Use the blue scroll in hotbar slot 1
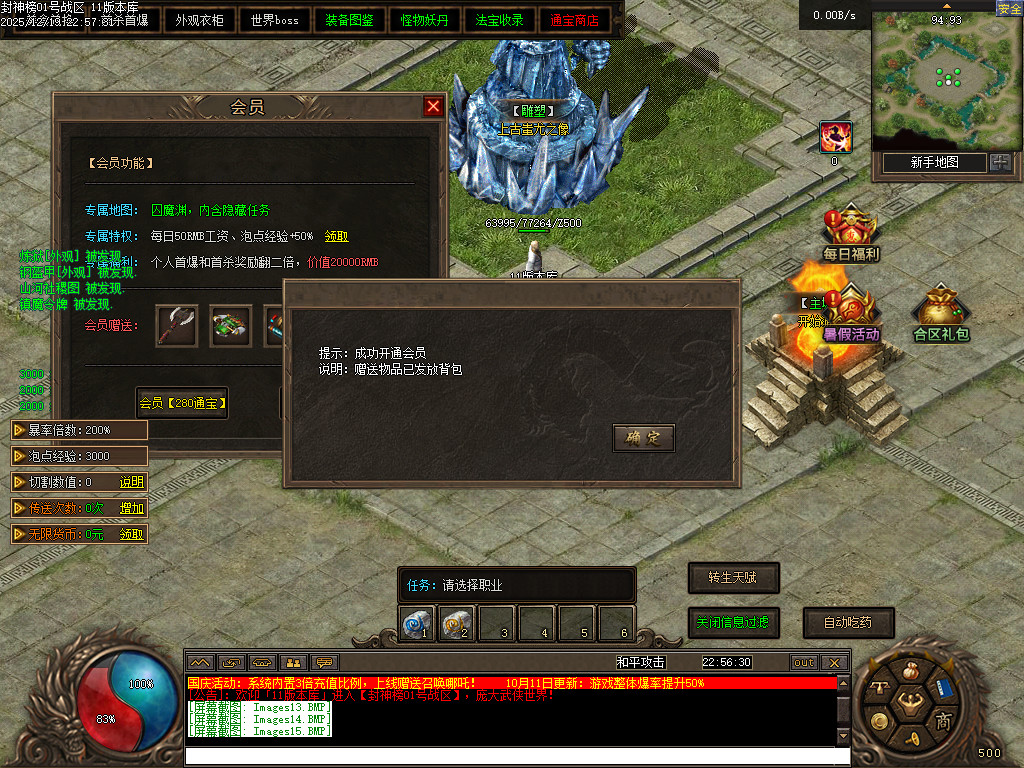This screenshot has height=768, width=1024. pyautogui.click(x=416, y=624)
